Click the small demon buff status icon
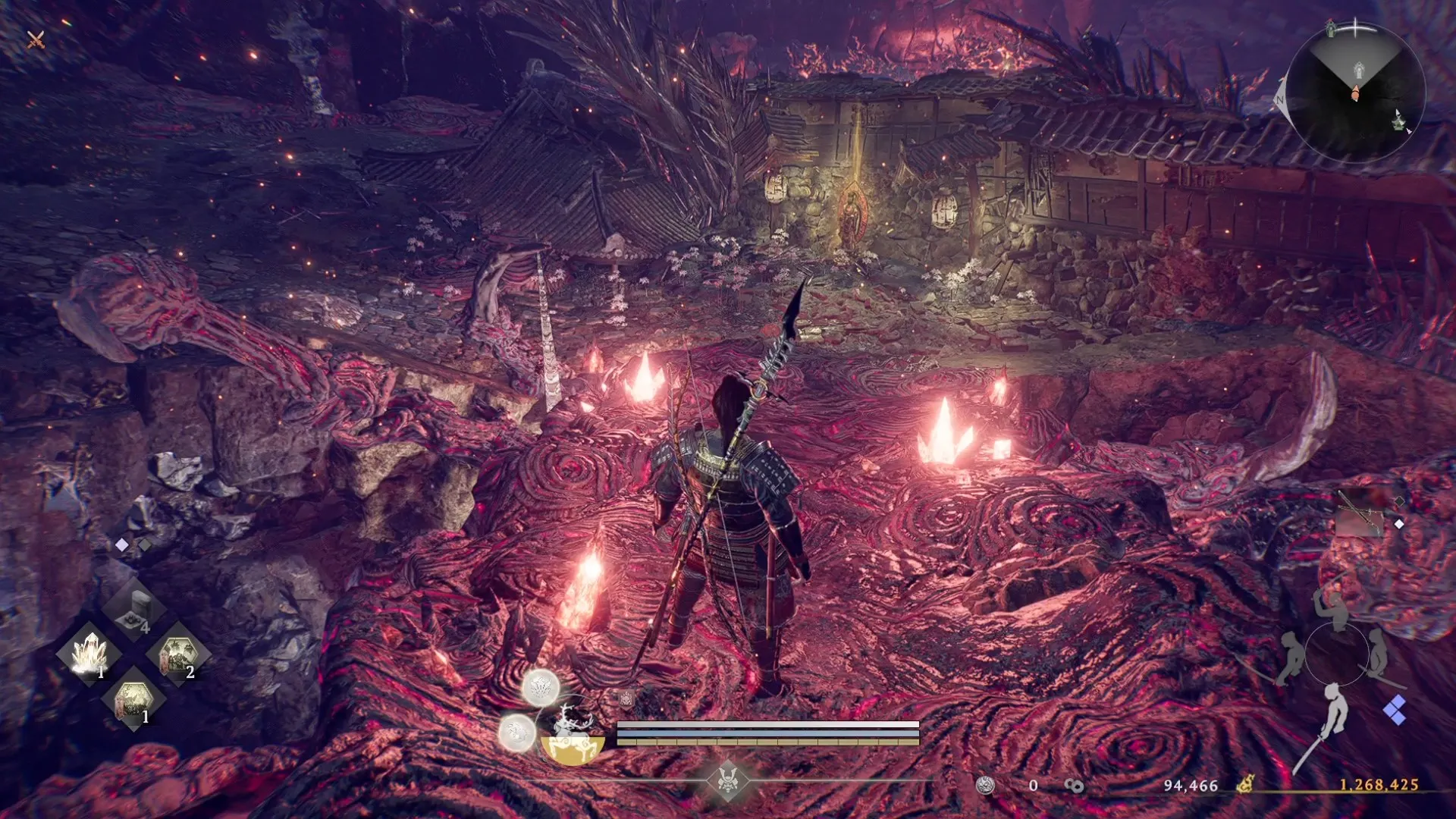The height and width of the screenshot is (819, 1456). coord(626,698)
